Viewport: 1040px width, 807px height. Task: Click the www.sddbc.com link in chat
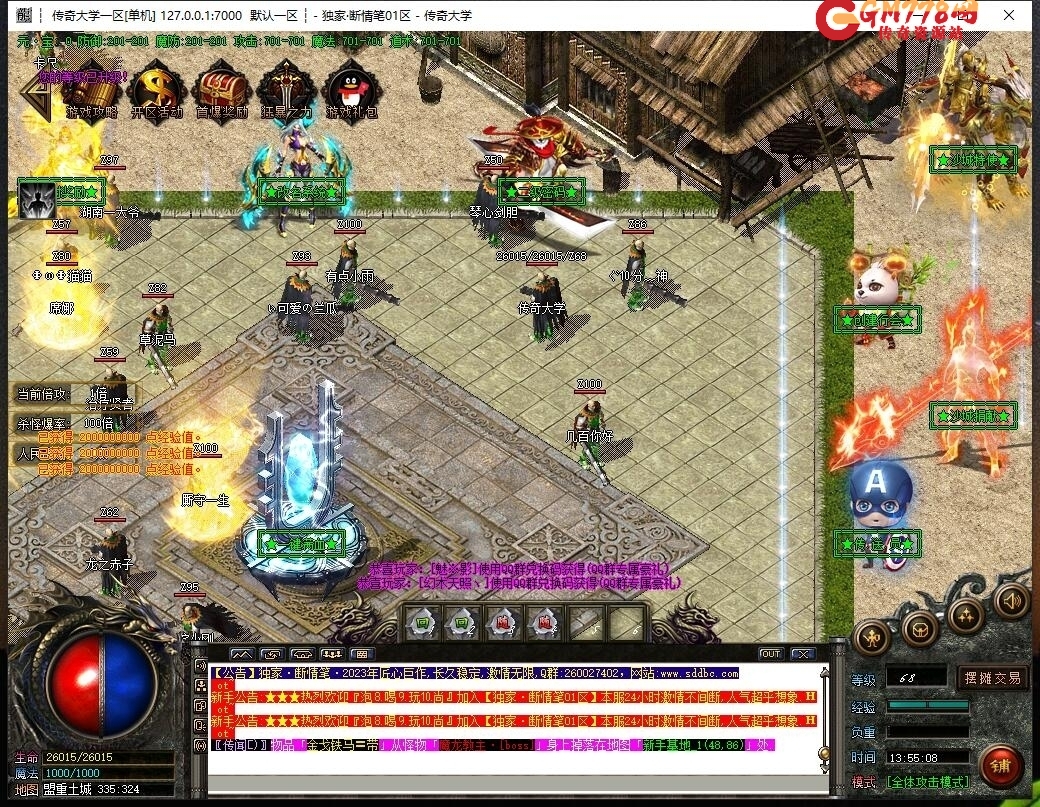point(698,674)
